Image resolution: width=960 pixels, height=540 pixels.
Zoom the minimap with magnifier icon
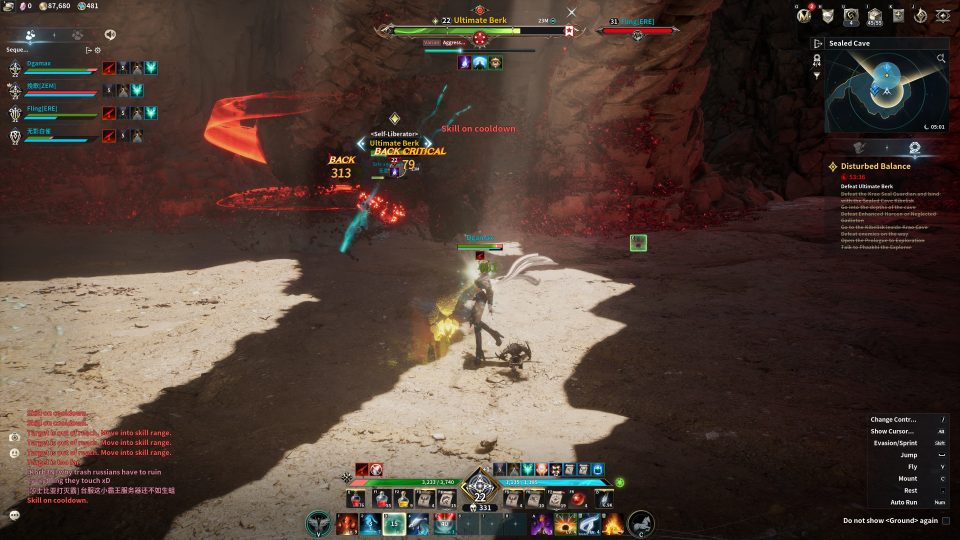941,59
